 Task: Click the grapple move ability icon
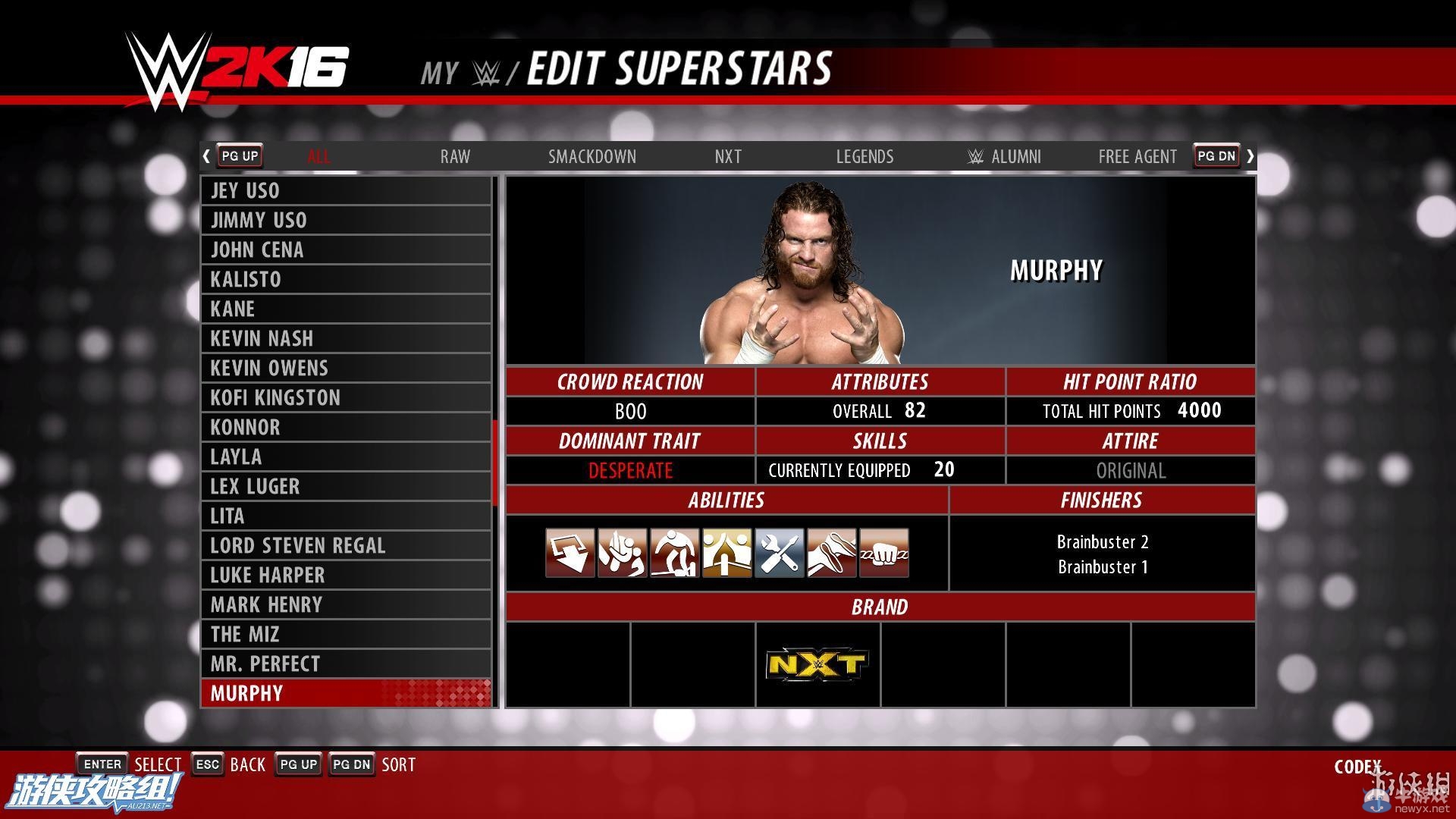pos(622,553)
